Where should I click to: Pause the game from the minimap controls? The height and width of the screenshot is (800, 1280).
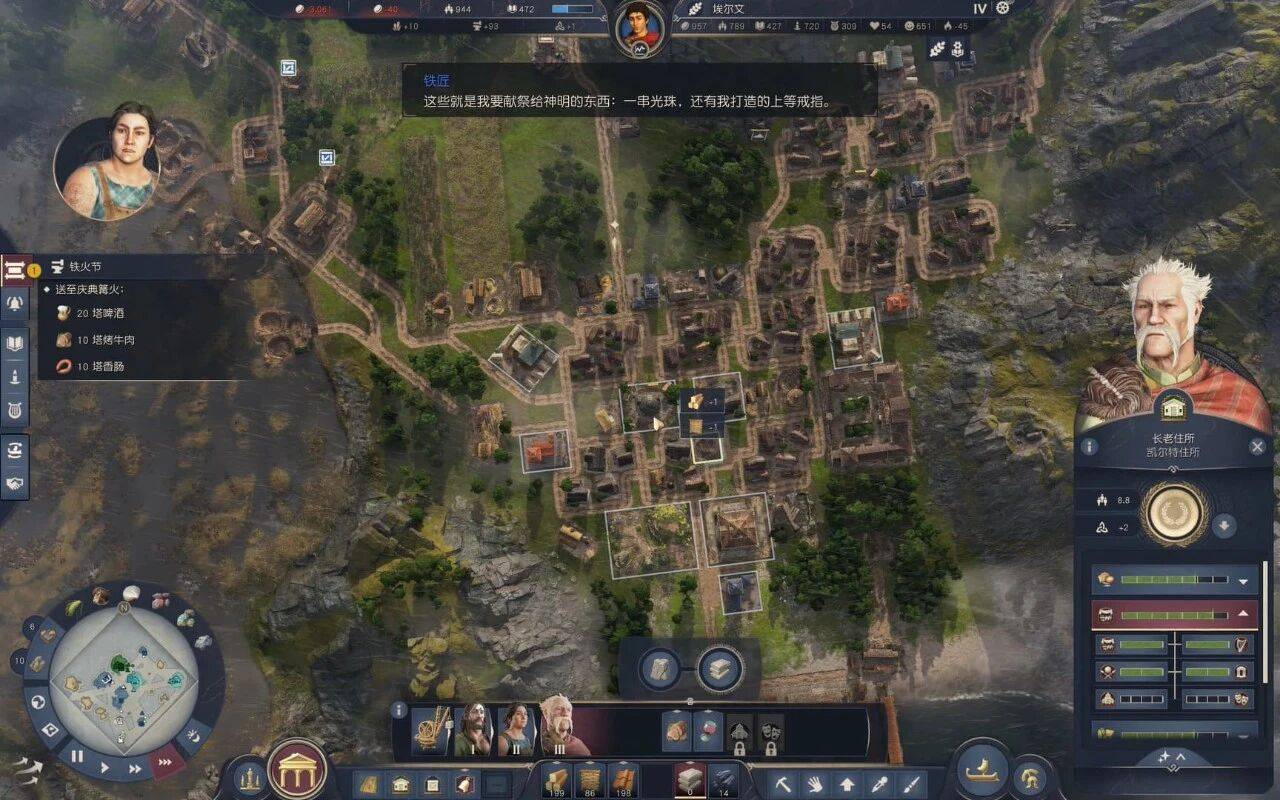[x=77, y=757]
